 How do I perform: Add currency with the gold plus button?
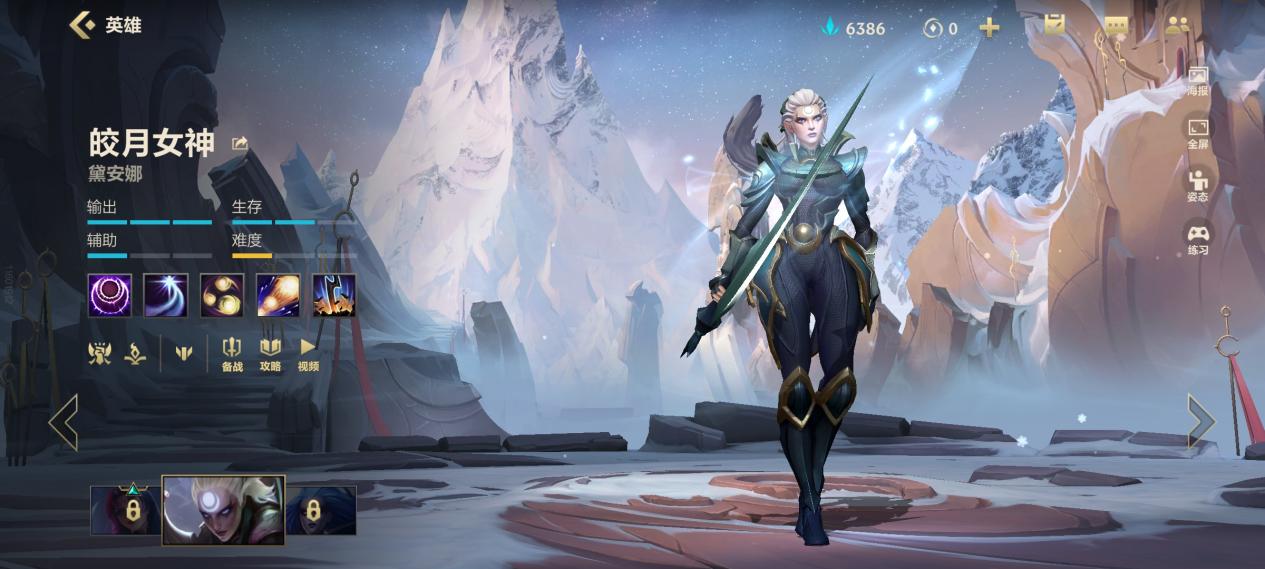click(989, 28)
